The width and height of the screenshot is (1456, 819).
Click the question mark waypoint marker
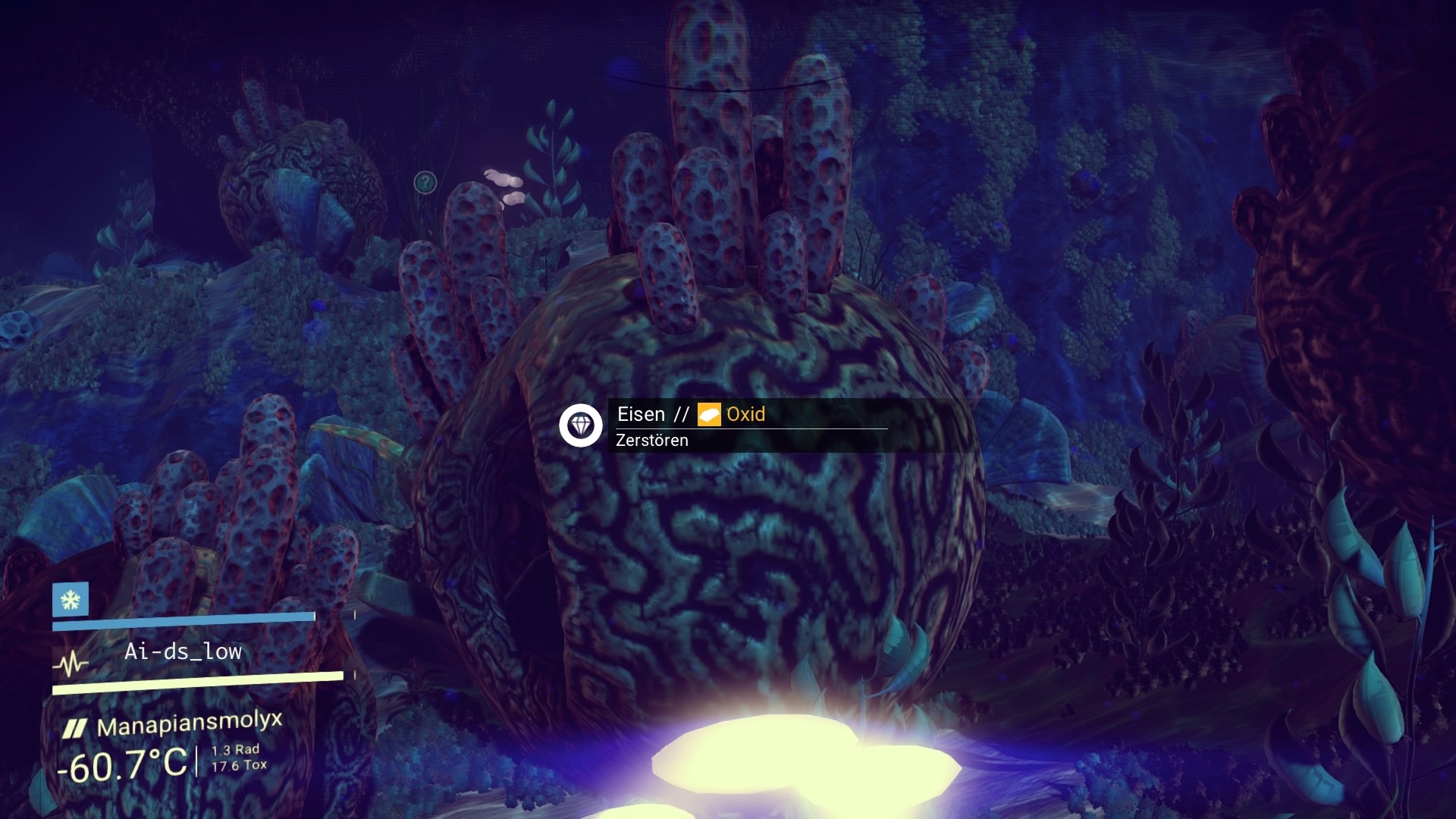pyautogui.click(x=425, y=182)
